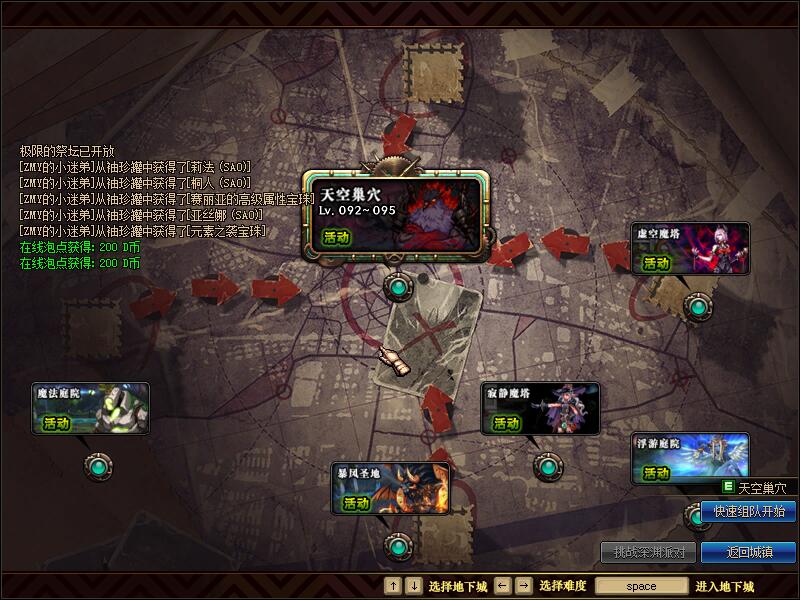Choose the 浮游庭院 dungeon card
This screenshot has width=800, height=600.
click(691, 458)
